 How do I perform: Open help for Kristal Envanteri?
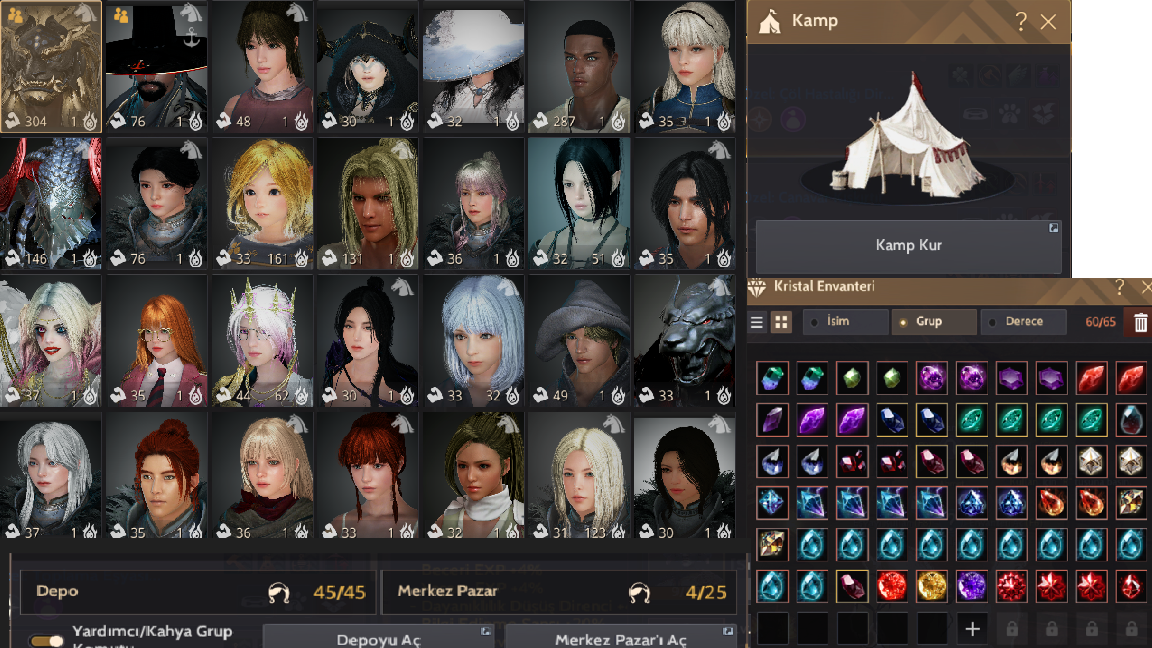click(x=1120, y=287)
